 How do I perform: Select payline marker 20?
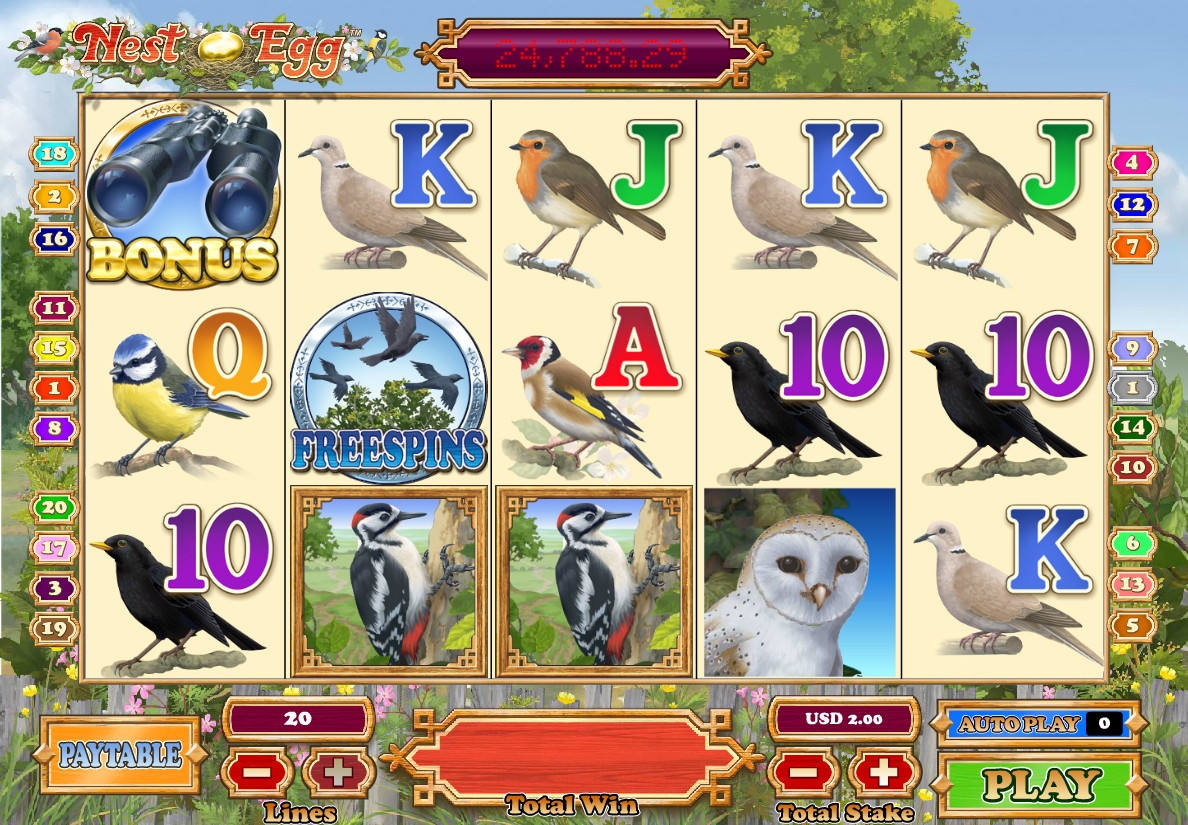tap(56, 508)
